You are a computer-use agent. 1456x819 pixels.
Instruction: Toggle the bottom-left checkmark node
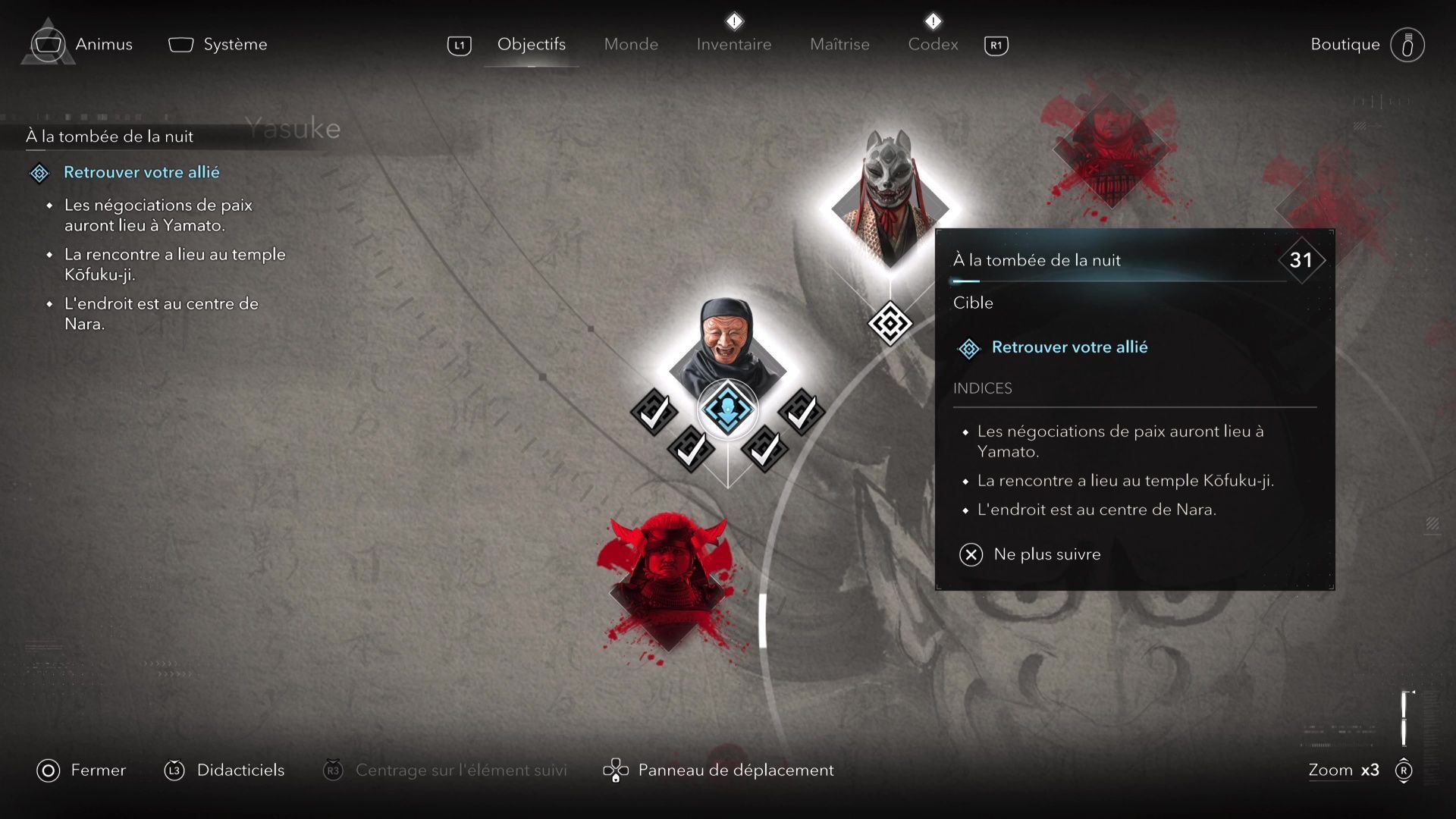coord(690,449)
